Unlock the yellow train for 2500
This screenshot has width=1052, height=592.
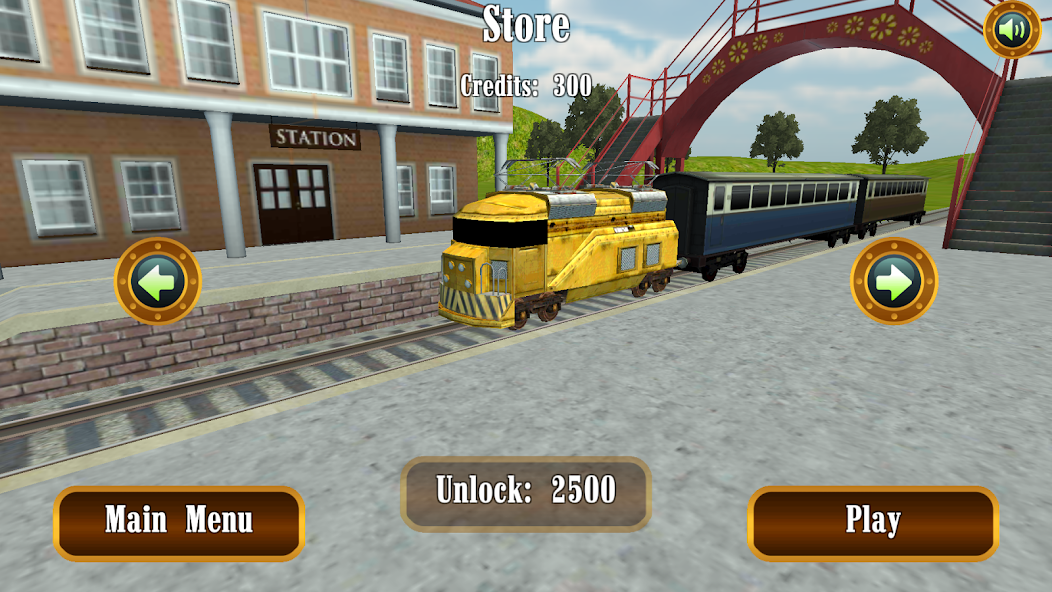click(x=526, y=493)
